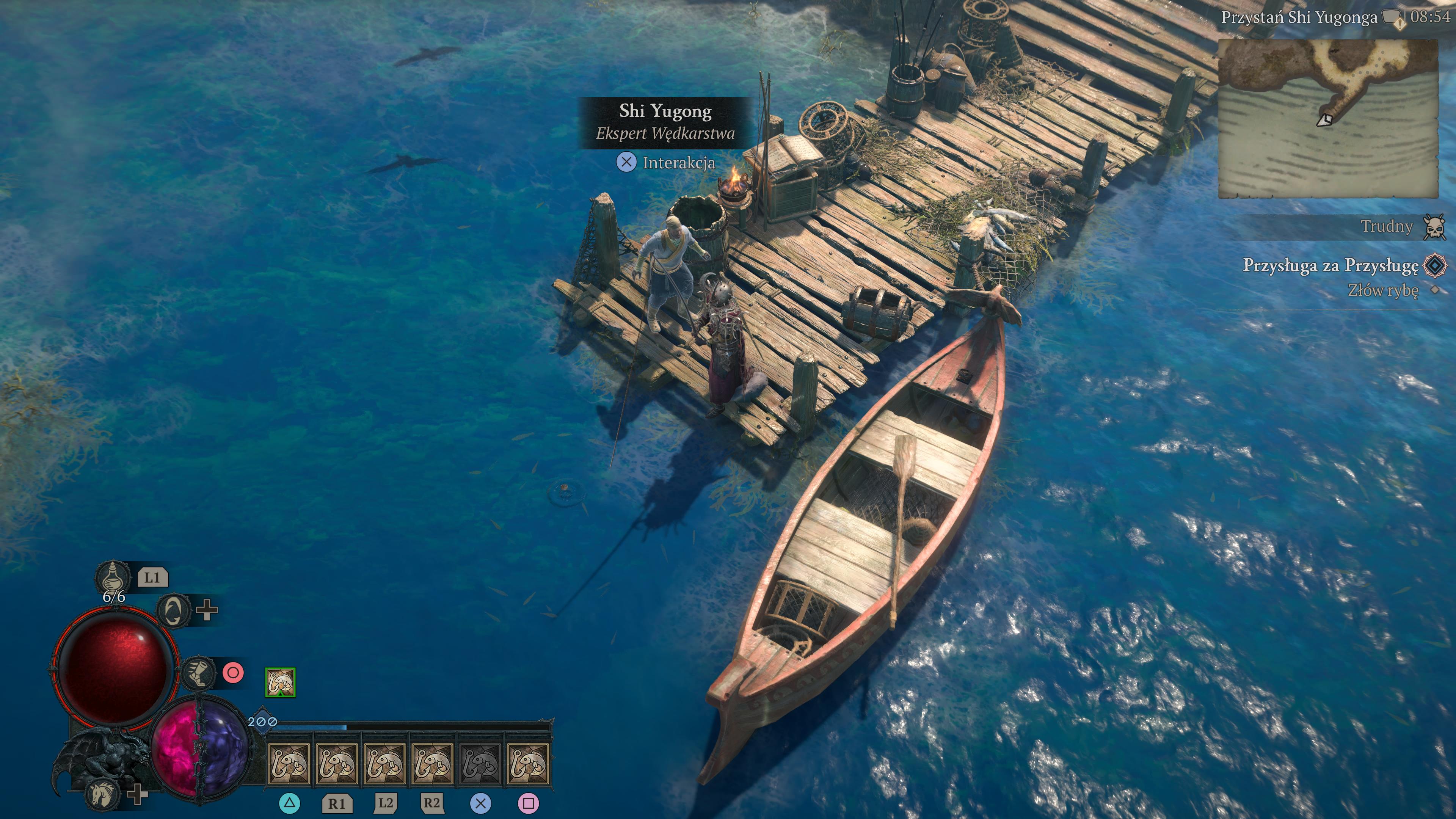Click the chat notification icon beside the clock
This screenshot has height=819, width=1456.
[x=1393, y=18]
